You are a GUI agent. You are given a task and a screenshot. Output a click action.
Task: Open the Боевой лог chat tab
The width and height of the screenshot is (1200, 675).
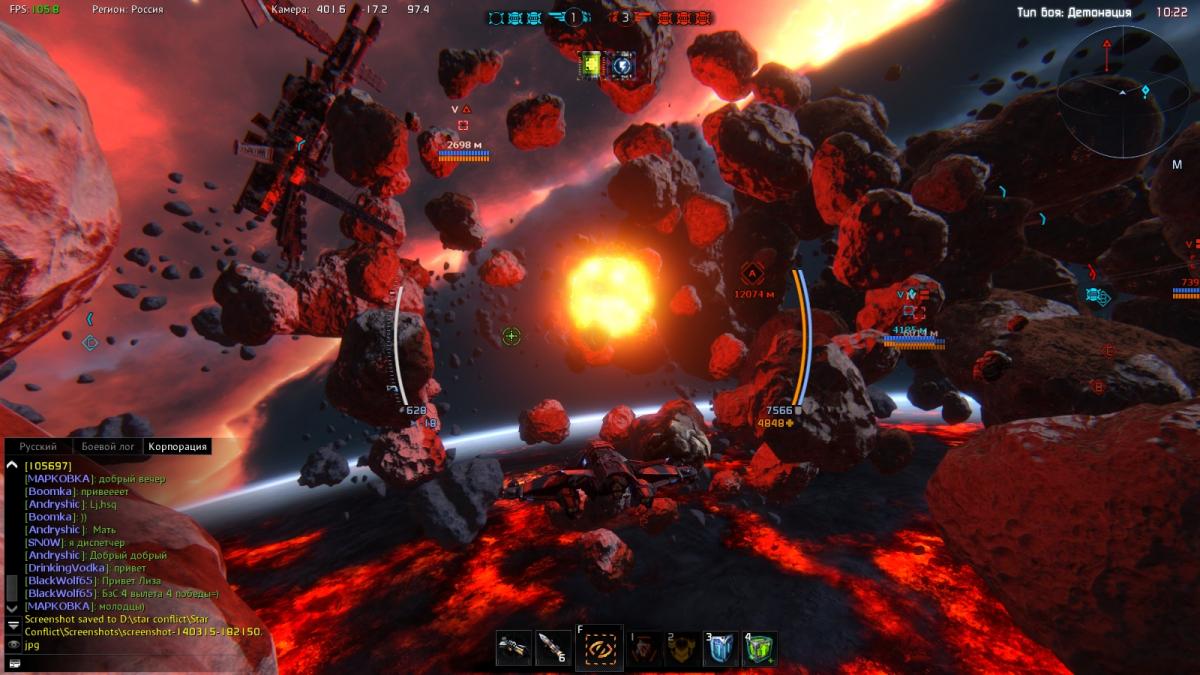coord(106,447)
